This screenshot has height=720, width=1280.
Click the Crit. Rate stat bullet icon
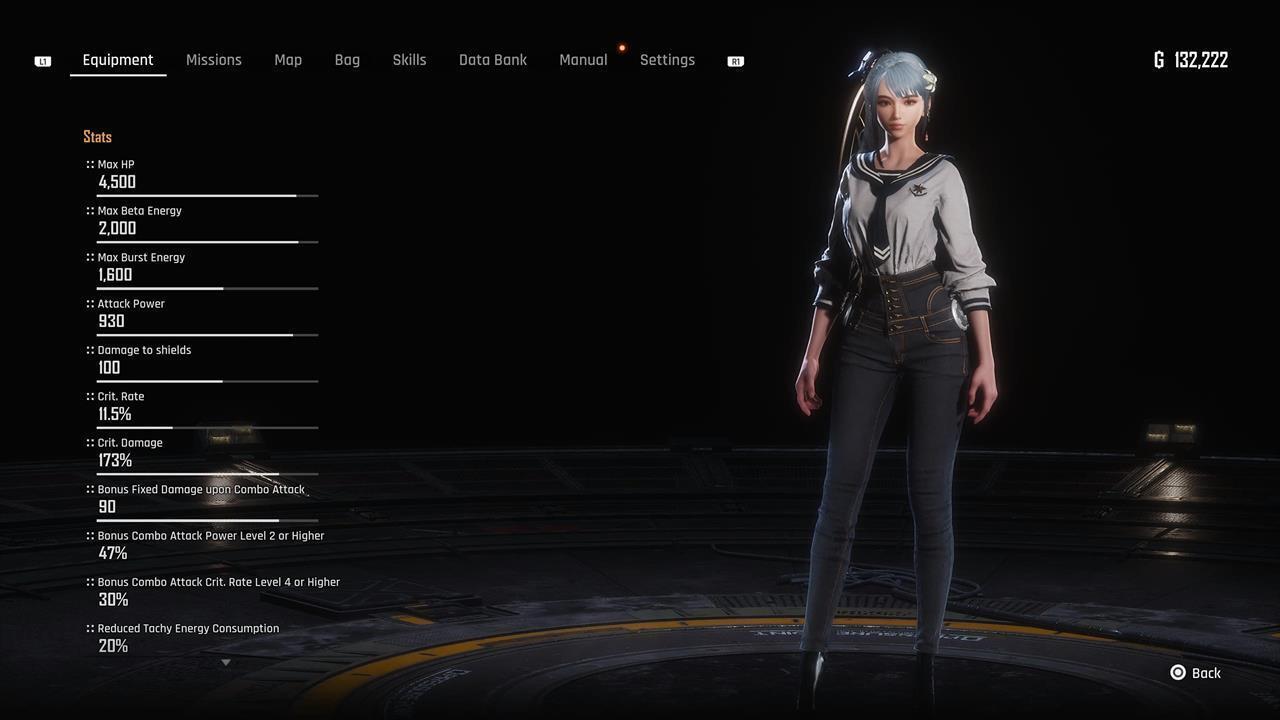(88, 396)
